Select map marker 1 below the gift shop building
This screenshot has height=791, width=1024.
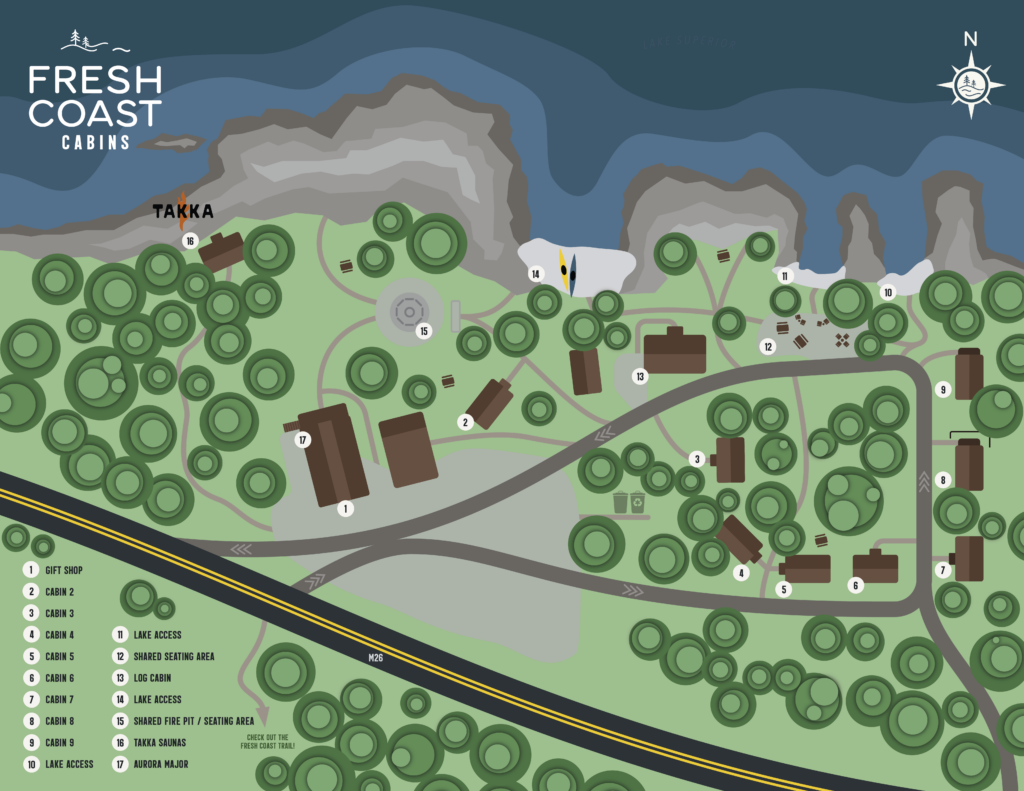tap(345, 508)
